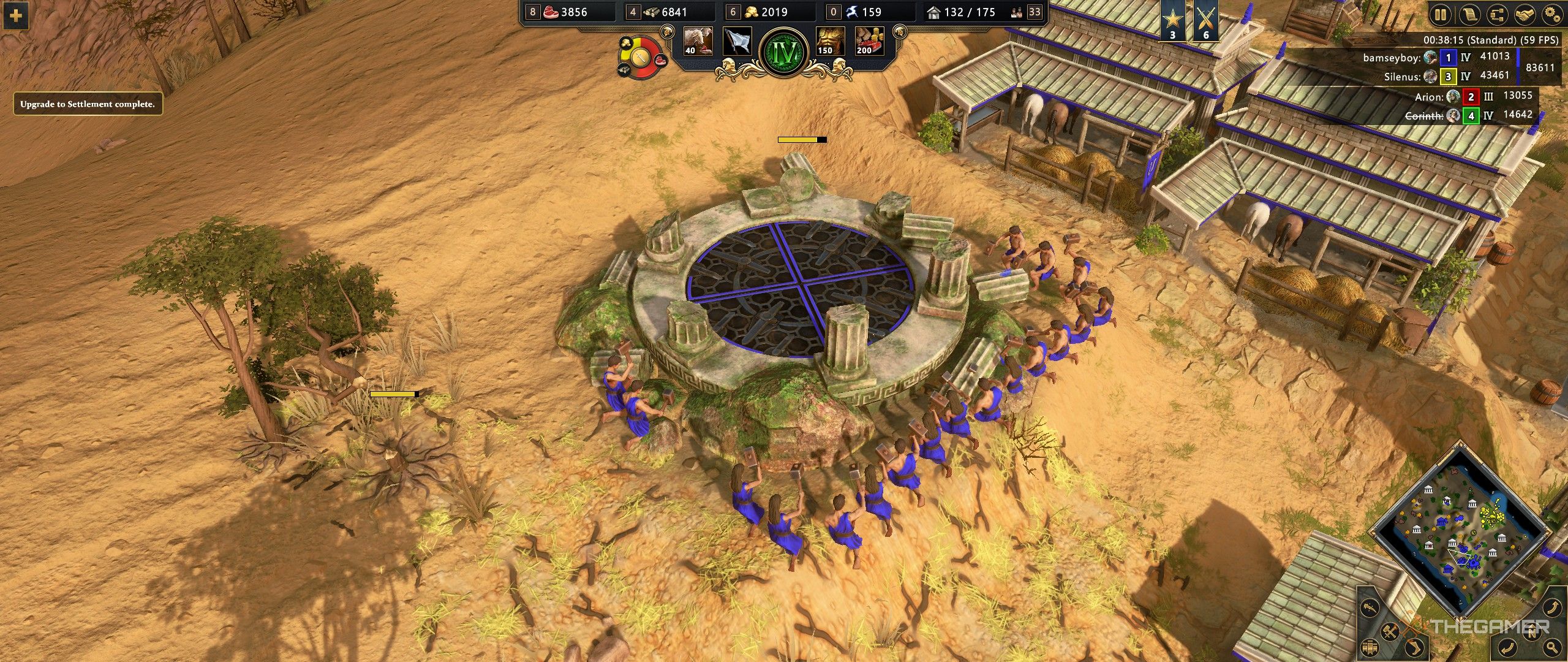Viewport: 1568px width, 662px height.
Task: Open the objectives scroll
Action: click(x=1469, y=15)
